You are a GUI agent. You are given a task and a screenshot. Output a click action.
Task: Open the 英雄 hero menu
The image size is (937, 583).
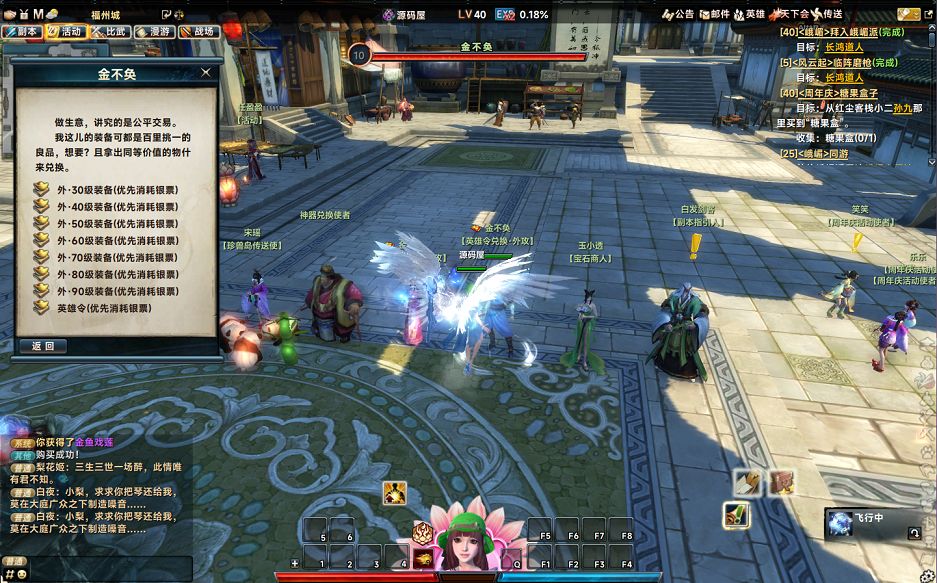point(750,14)
